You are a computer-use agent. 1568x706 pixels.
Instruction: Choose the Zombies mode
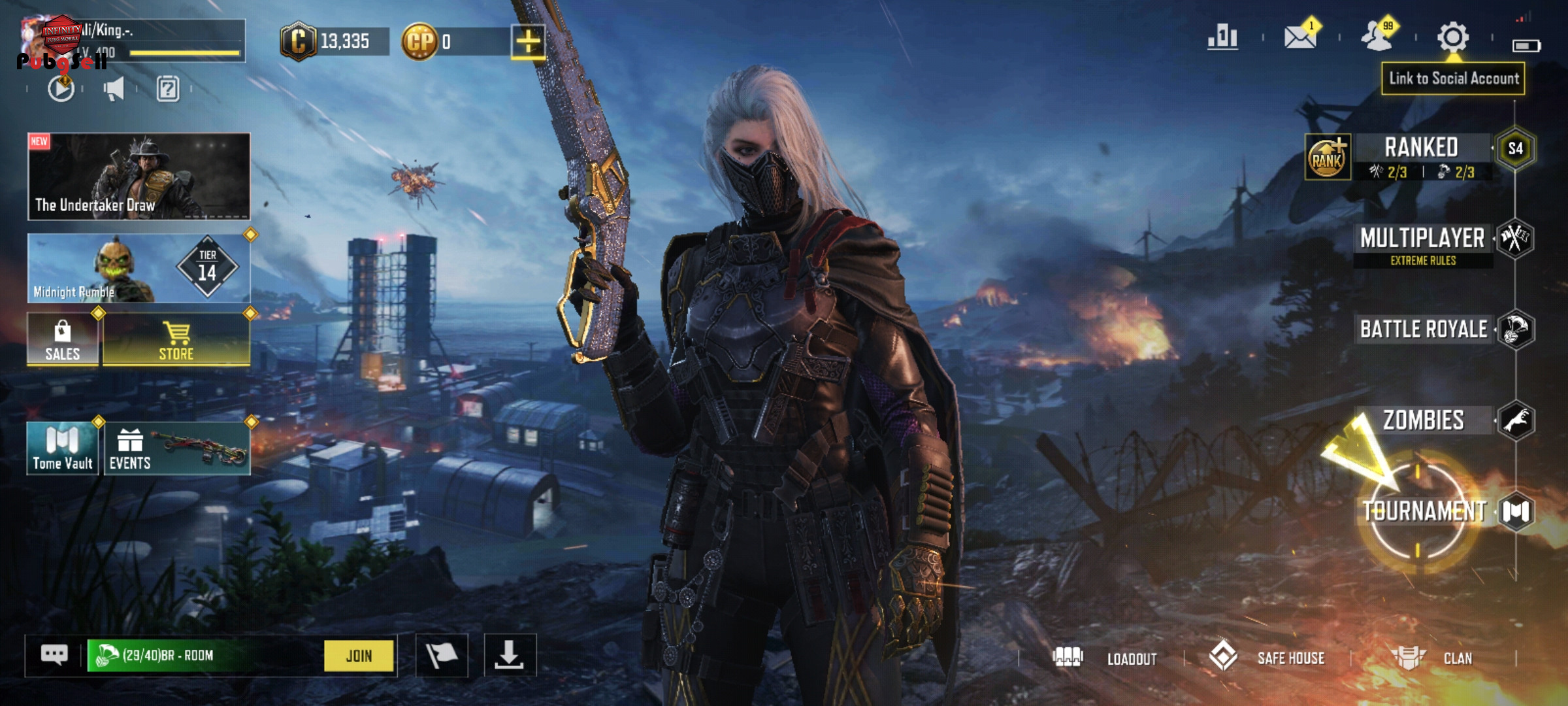coord(1424,420)
